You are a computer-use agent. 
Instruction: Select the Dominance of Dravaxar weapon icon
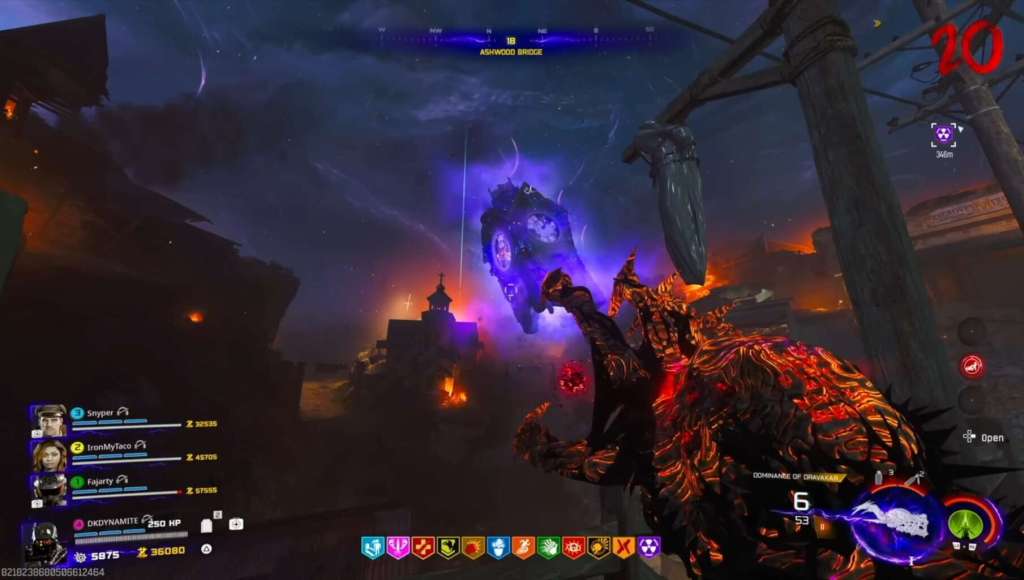(896, 521)
